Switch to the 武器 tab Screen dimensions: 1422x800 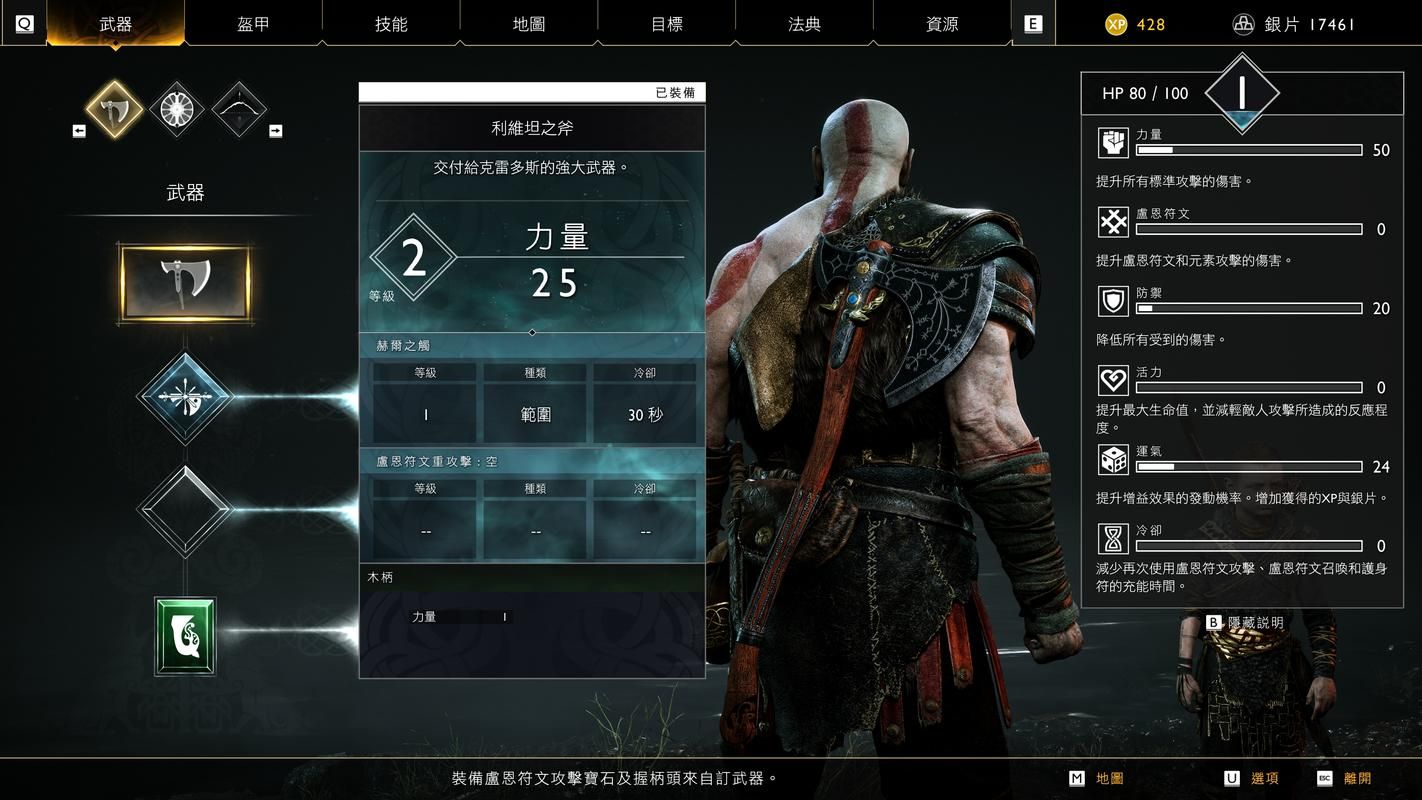click(116, 24)
